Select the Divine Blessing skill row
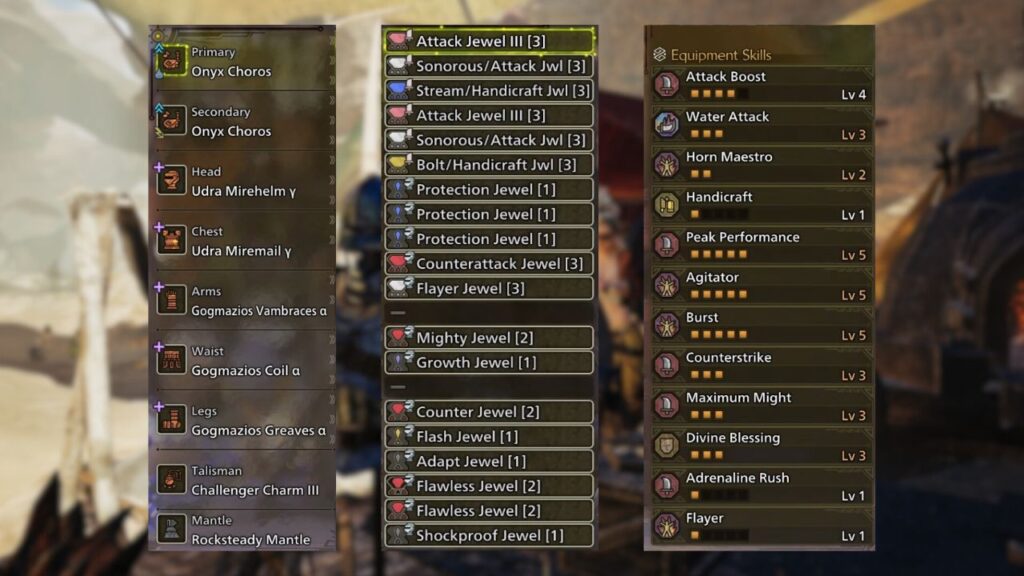The image size is (1024, 576). [759, 446]
